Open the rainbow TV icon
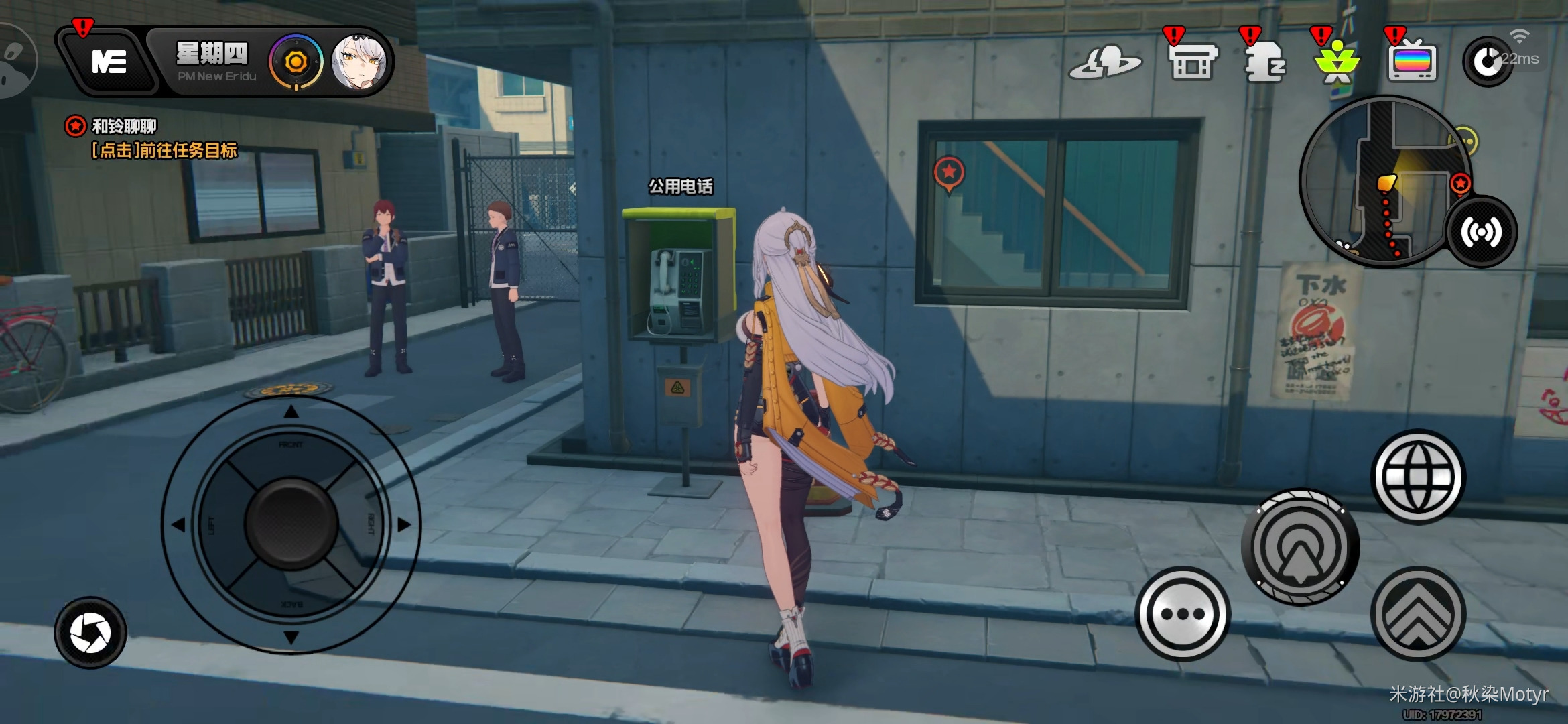This screenshot has width=1568, height=724. click(1413, 62)
